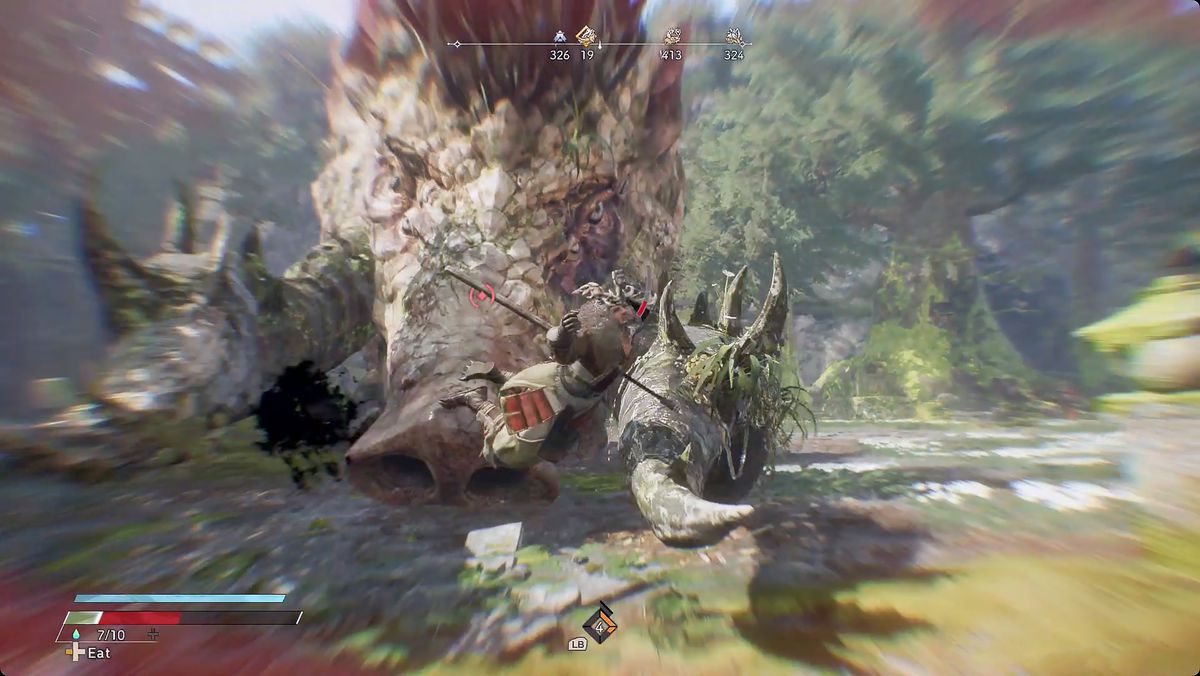Click the gold diamond-framed compass marker above 19

587,37
